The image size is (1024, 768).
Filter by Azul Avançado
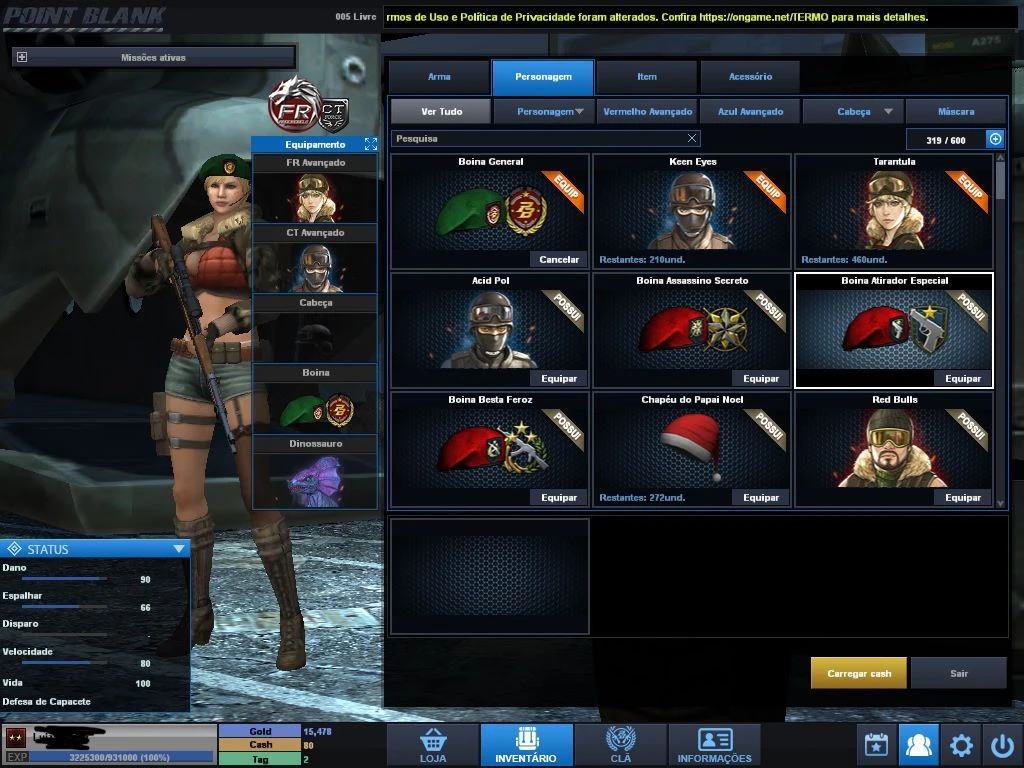pyautogui.click(x=749, y=112)
